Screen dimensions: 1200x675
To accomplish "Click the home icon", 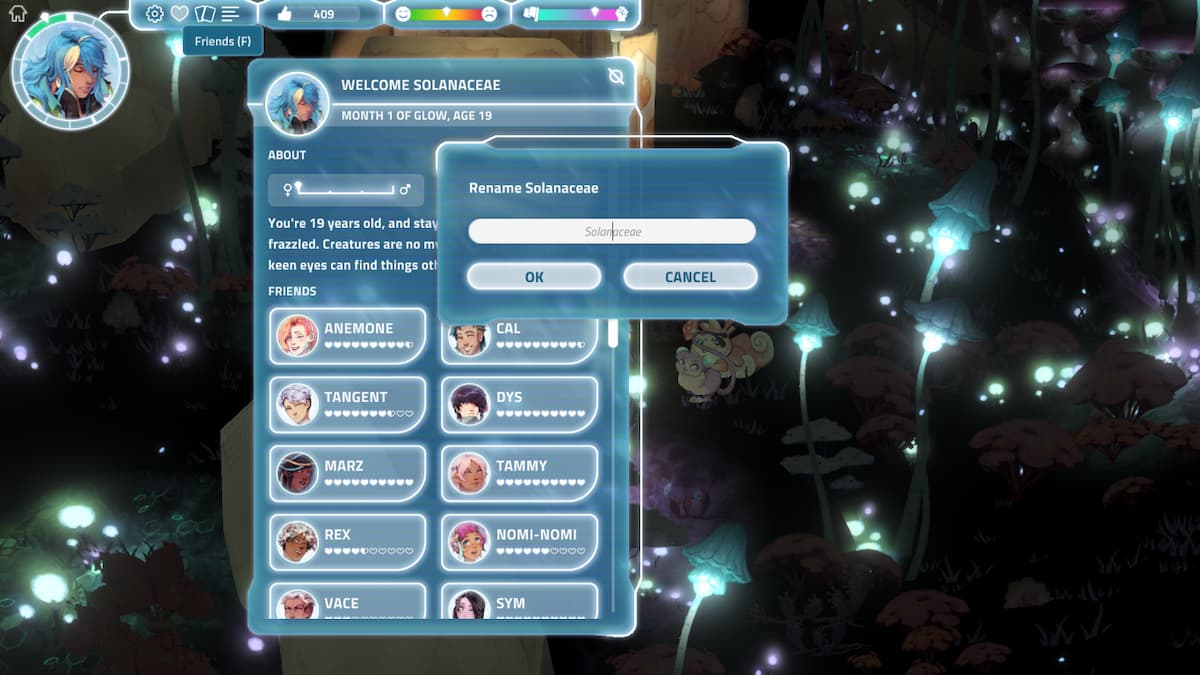I will coord(17,13).
